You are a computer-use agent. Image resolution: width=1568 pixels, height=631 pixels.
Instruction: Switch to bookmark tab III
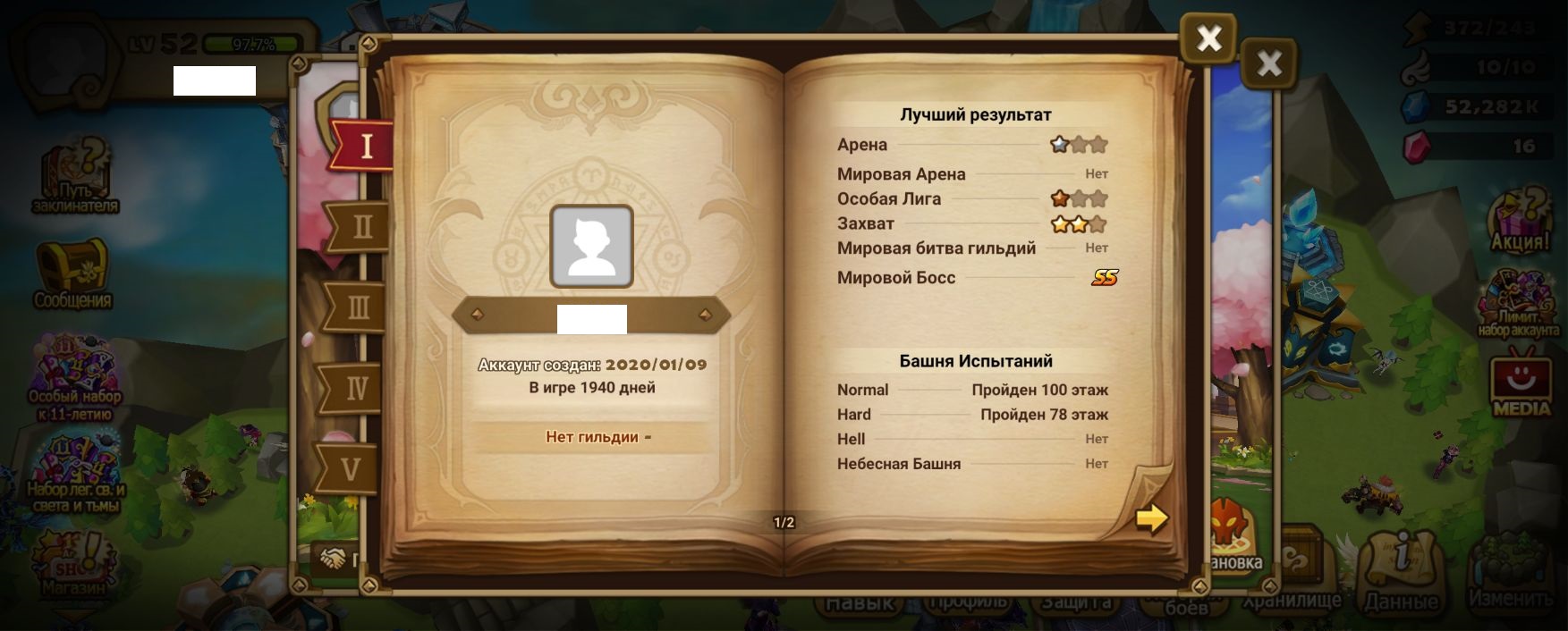click(357, 307)
